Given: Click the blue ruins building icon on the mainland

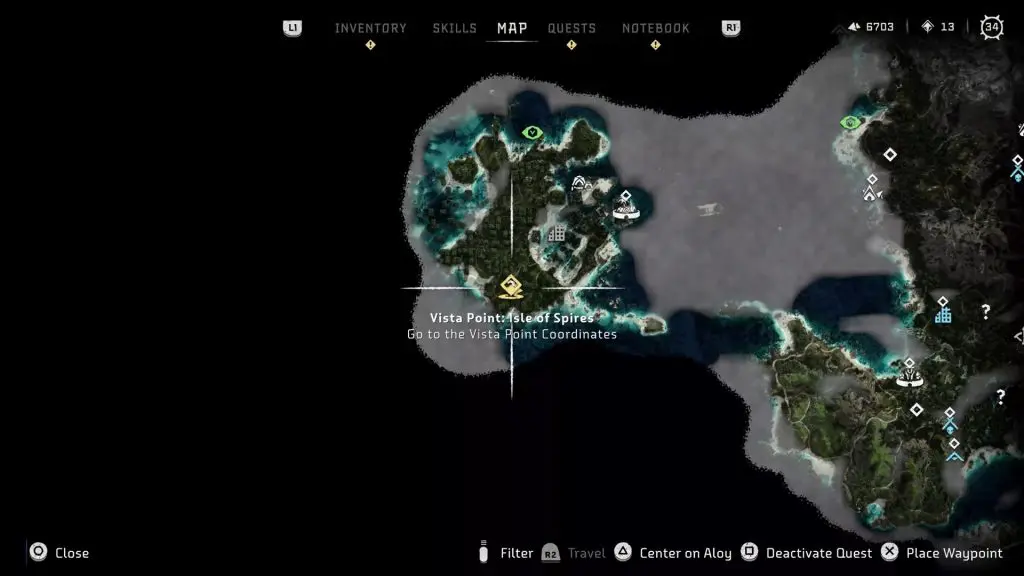Looking at the screenshot, I should coord(942,315).
